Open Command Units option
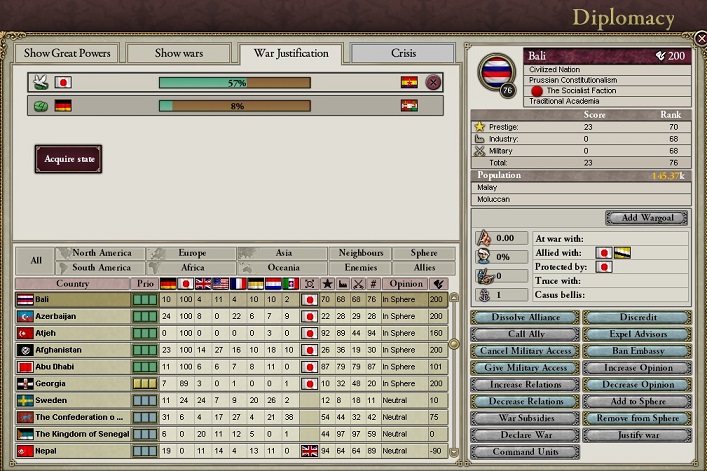The width and height of the screenshot is (707, 471). (x=524, y=452)
